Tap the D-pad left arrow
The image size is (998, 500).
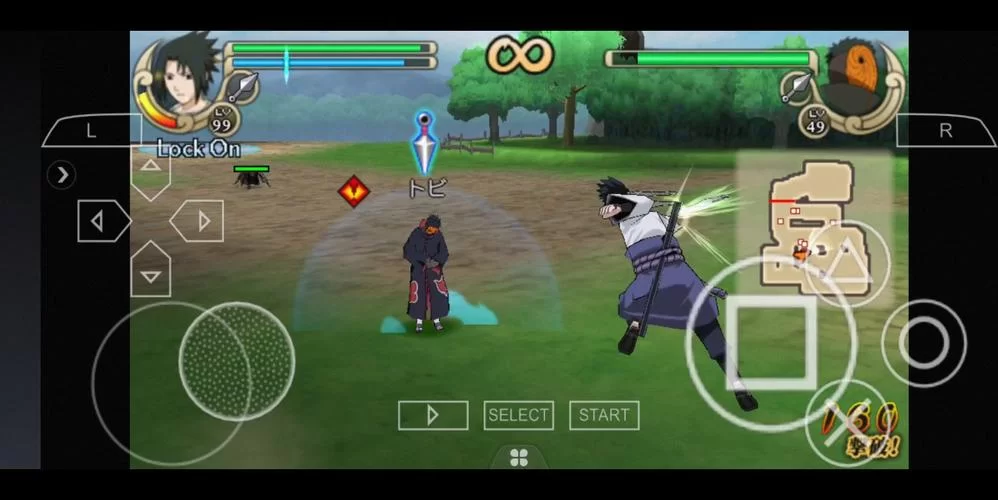[x=102, y=221]
